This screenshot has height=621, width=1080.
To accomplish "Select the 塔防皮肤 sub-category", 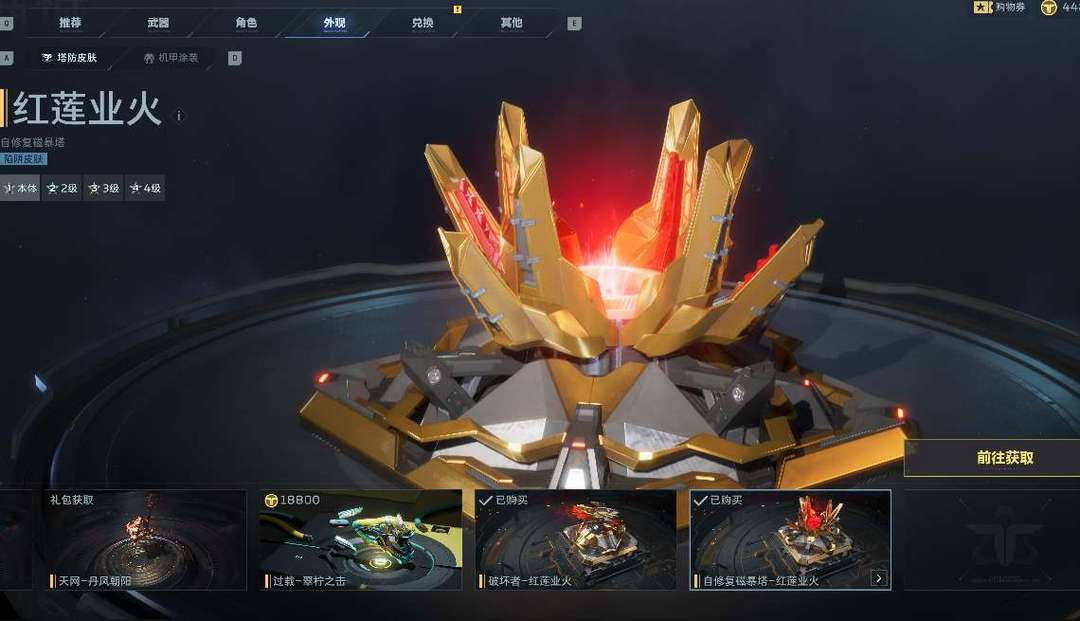I will [x=70, y=58].
